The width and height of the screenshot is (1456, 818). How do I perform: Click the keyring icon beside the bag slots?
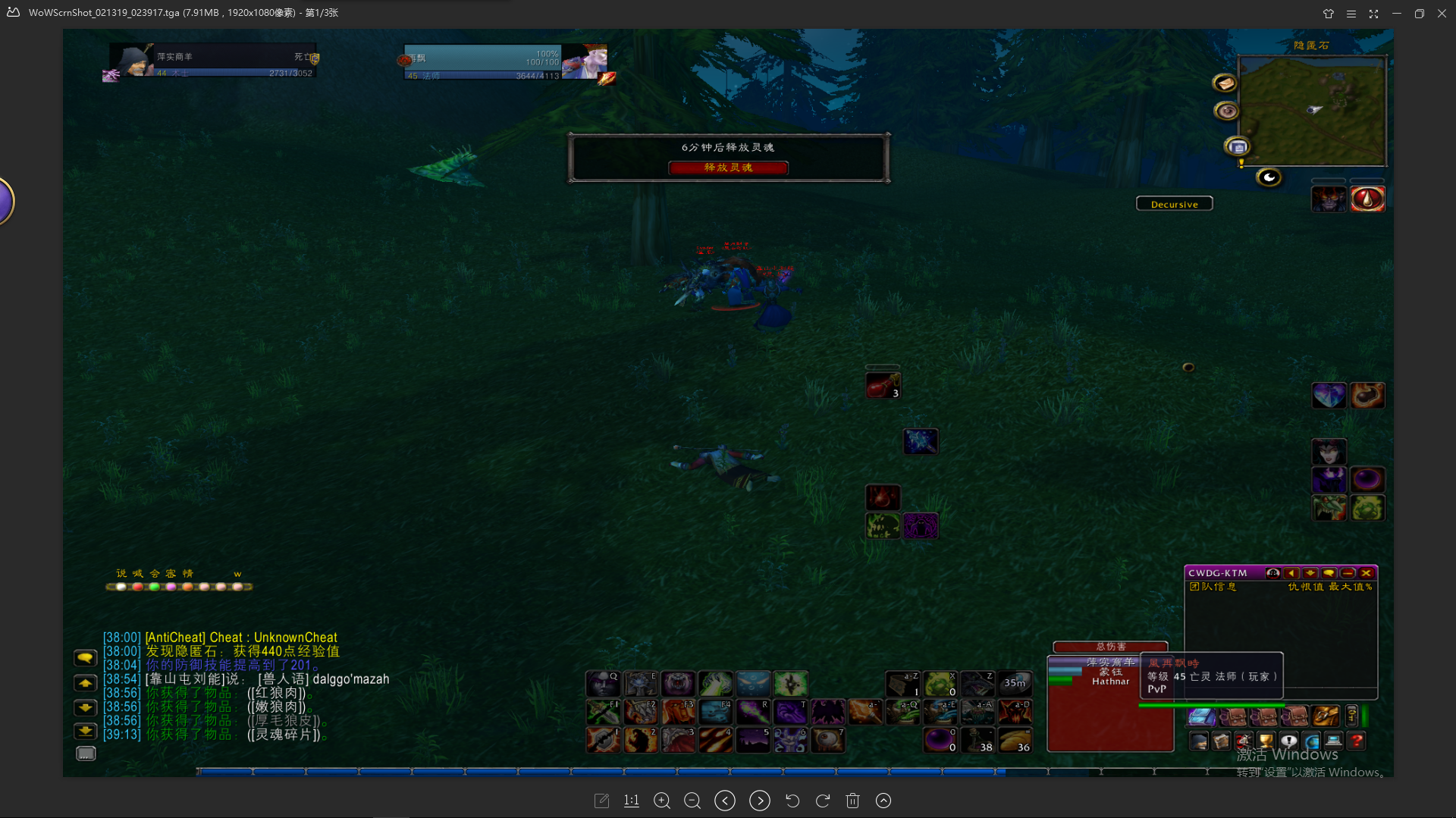pyautogui.click(x=1351, y=716)
